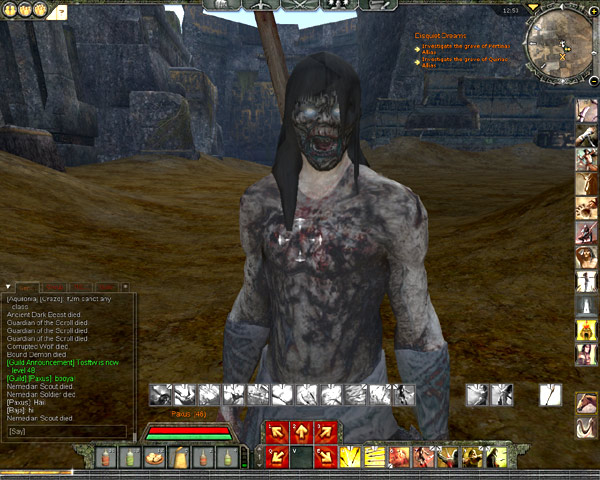The image size is (600, 480).
Task: Trigger the upper-left diagonal attack arrow
Action: 276,433
